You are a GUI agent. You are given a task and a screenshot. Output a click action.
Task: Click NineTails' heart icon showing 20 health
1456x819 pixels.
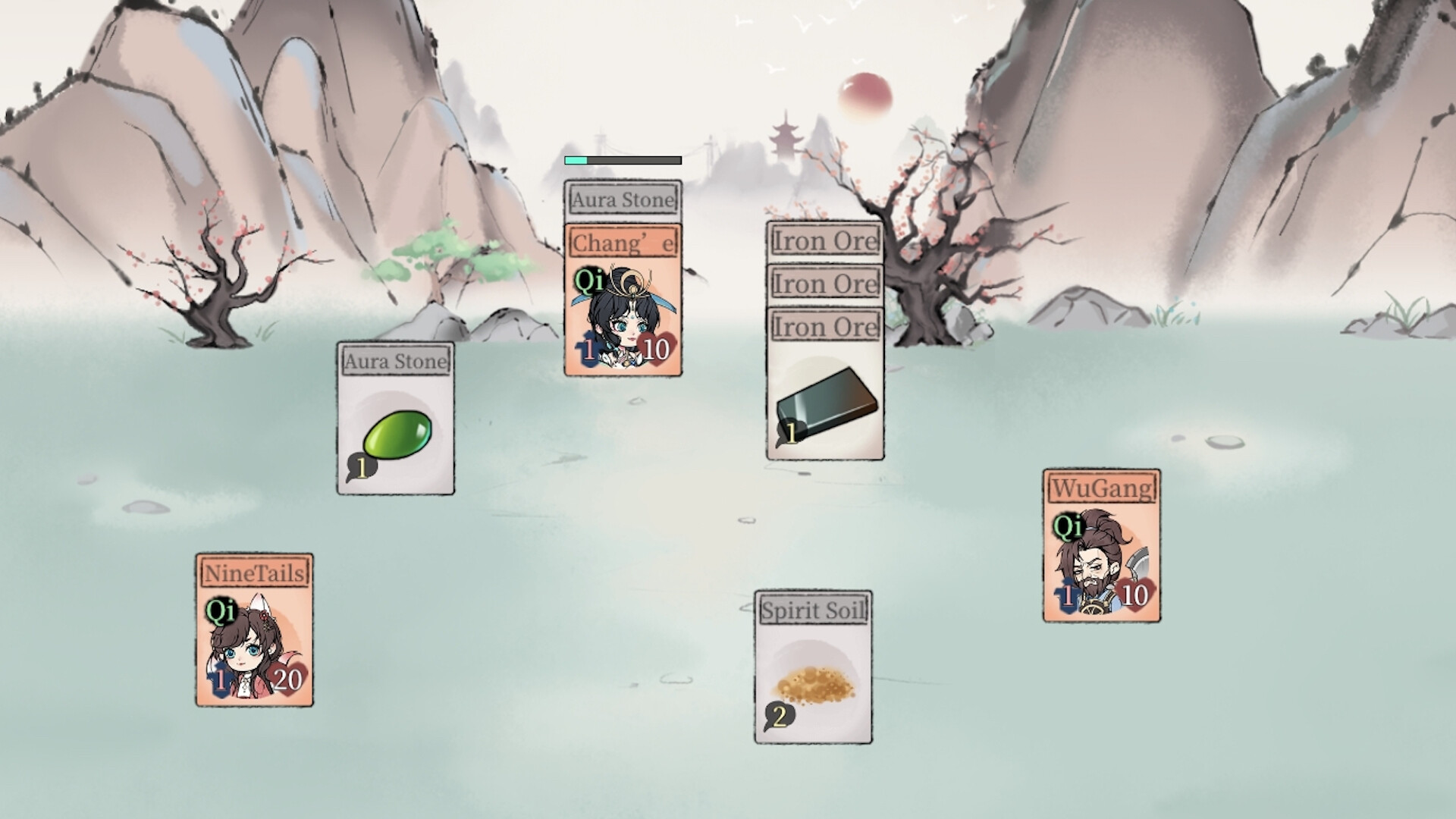click(x=289, y=680)
